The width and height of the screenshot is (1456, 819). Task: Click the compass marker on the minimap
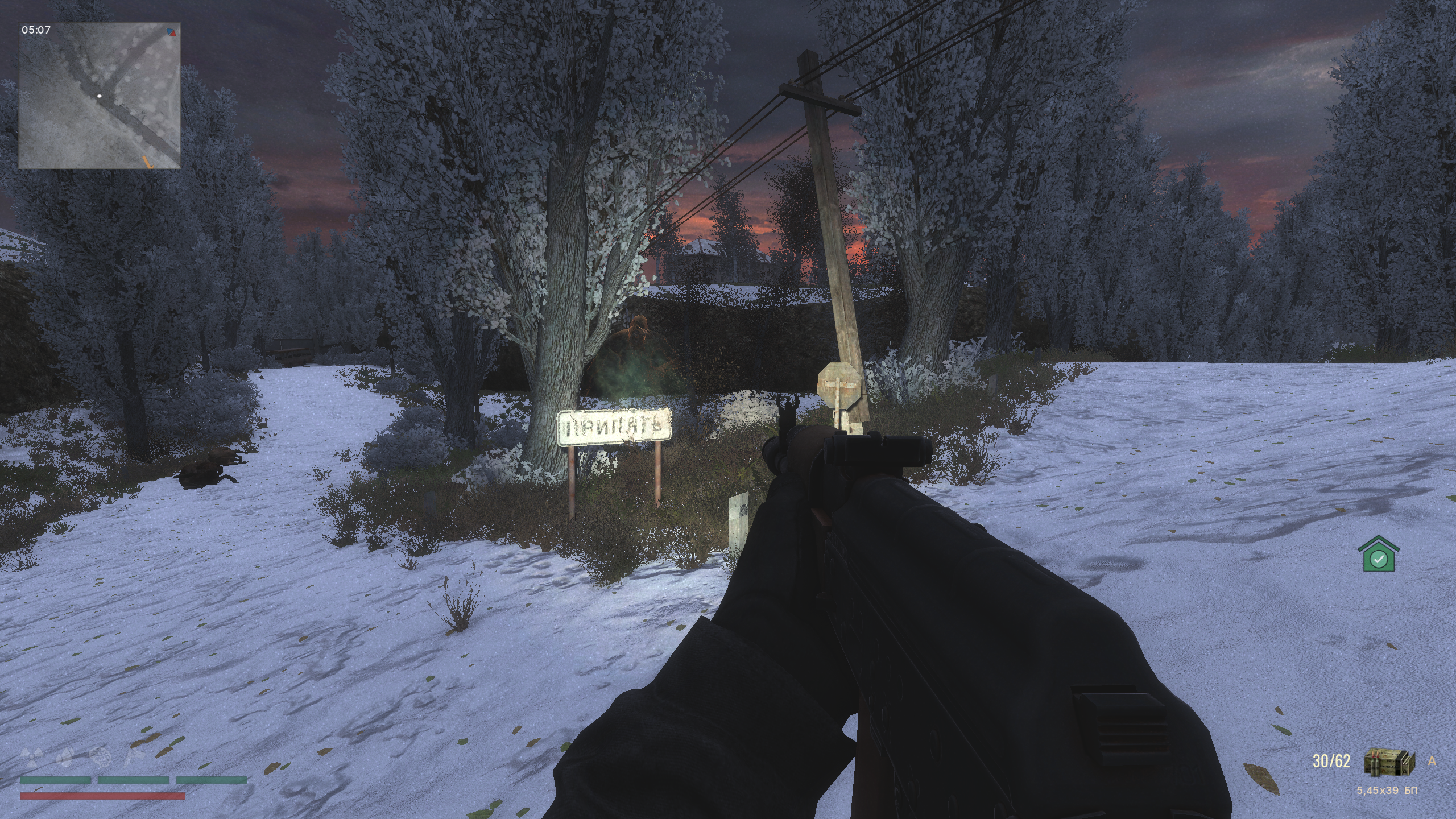[172, 32]
